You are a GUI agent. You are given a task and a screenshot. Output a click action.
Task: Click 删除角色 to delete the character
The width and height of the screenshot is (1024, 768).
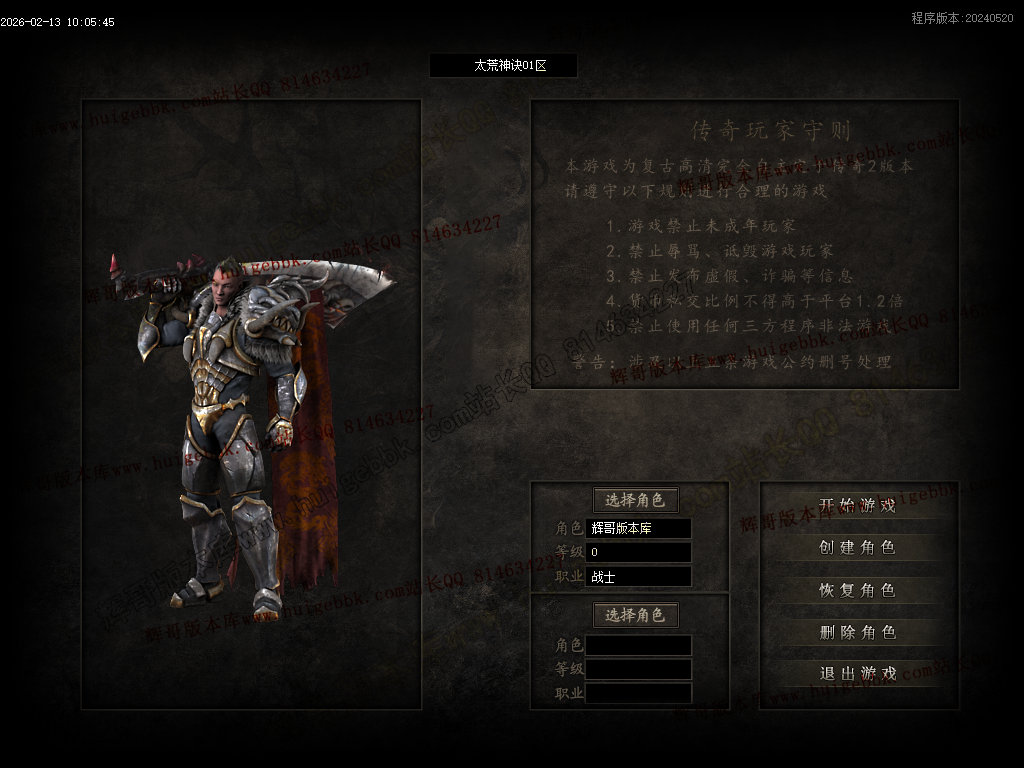pyautogui.click(x=857, y=632)
